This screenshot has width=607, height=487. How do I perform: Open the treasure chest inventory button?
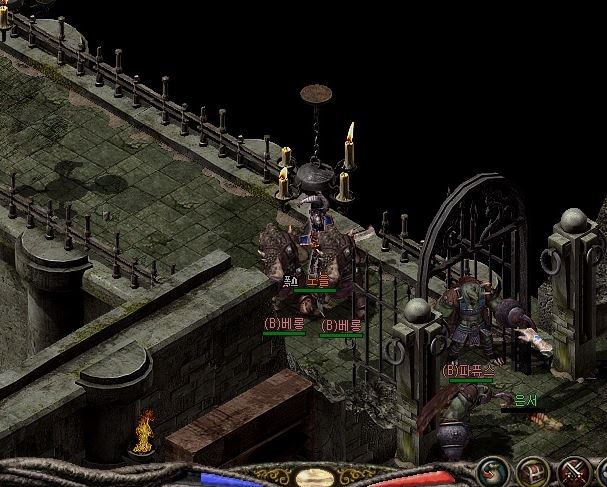click(x=534, y=470)
